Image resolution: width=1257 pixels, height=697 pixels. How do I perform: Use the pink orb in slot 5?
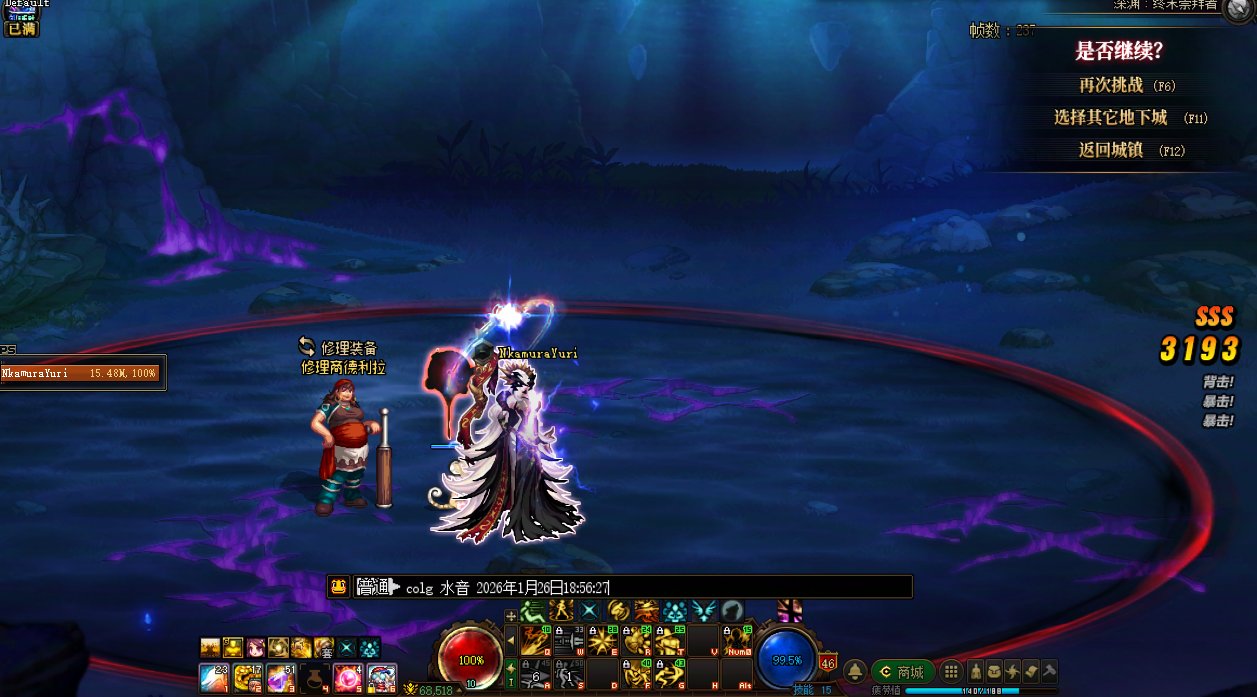347,677
